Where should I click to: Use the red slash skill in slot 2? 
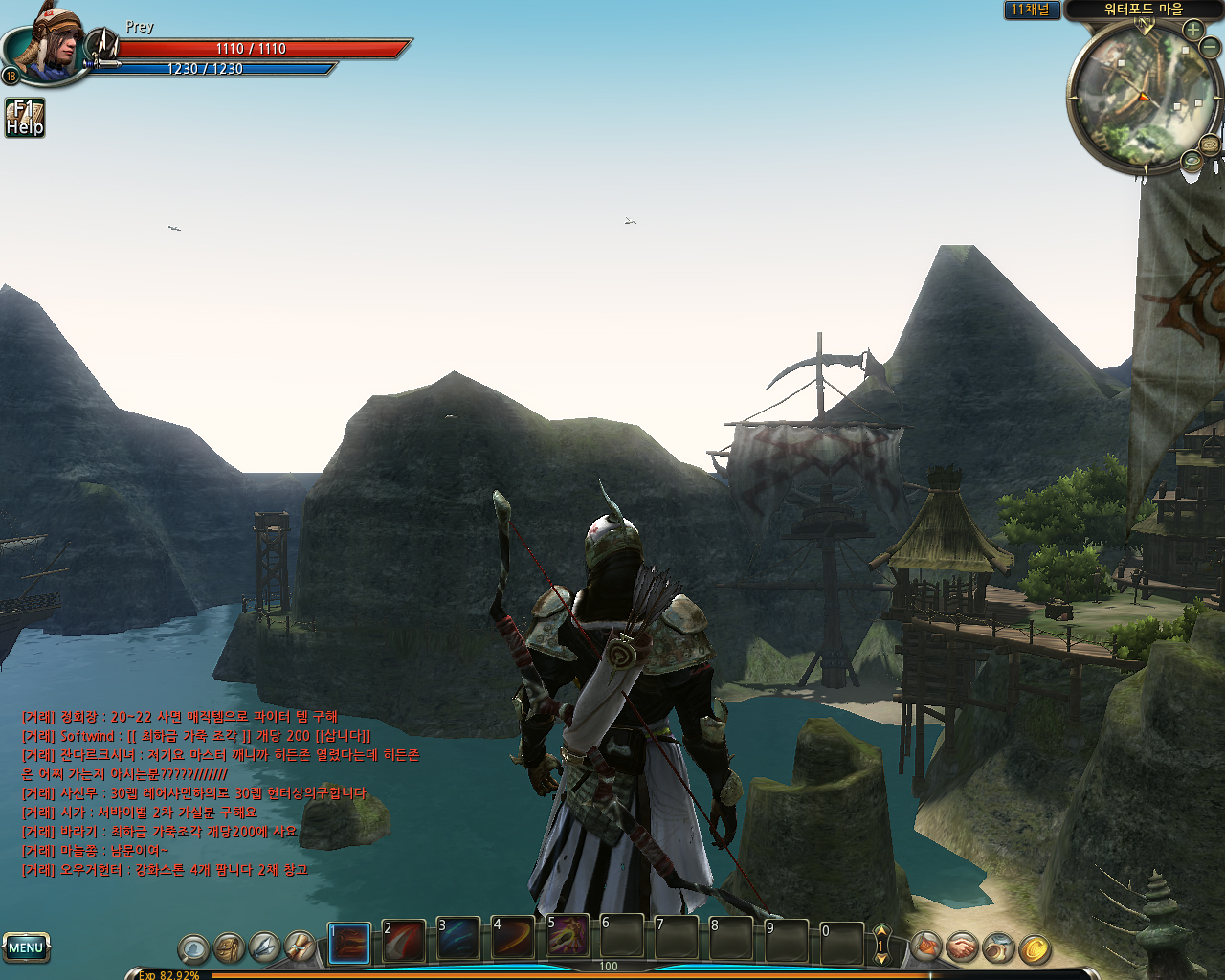(x=404, y=942)
